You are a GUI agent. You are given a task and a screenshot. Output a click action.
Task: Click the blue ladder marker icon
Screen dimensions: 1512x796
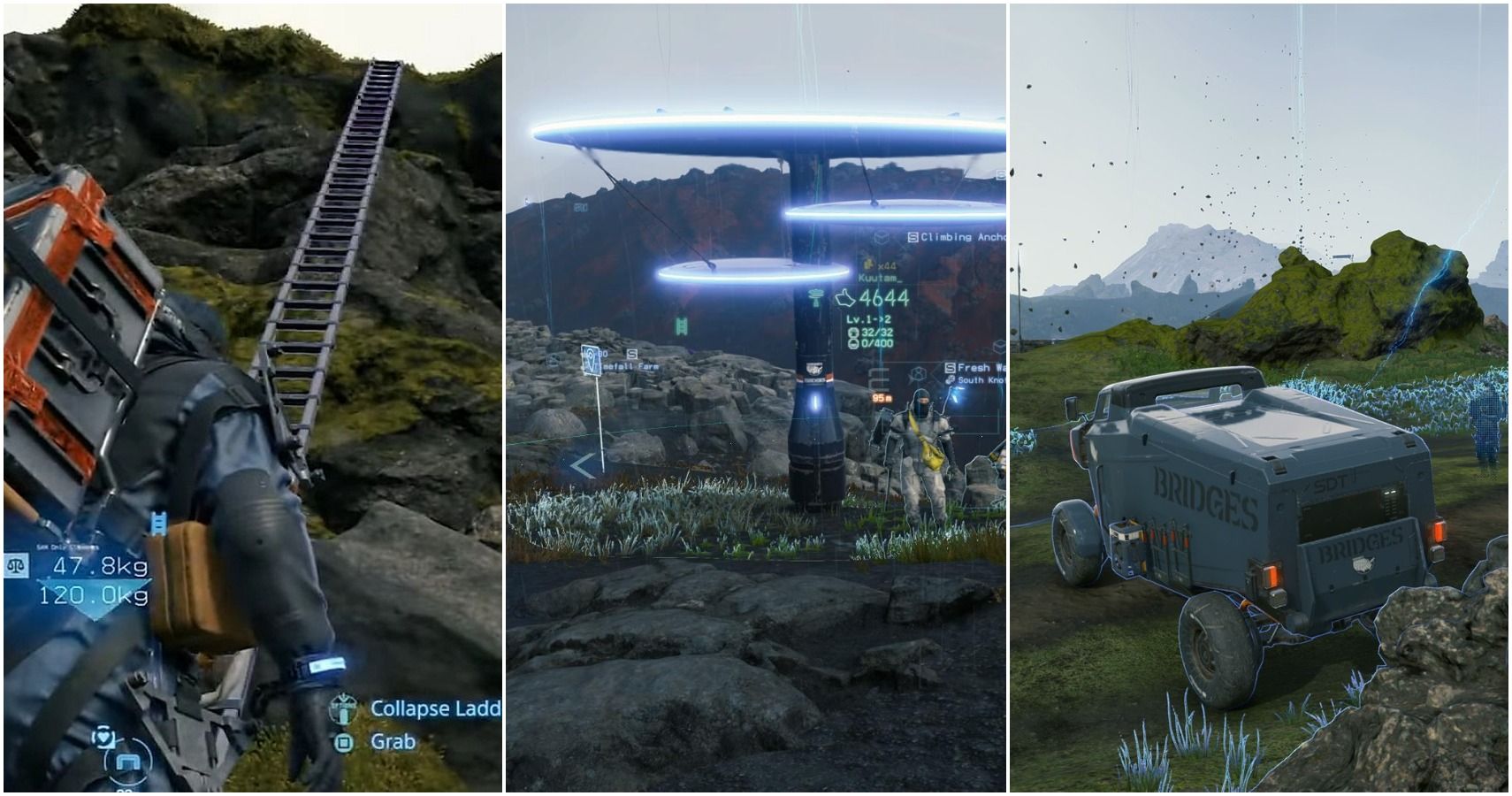[x=159, y=524]
